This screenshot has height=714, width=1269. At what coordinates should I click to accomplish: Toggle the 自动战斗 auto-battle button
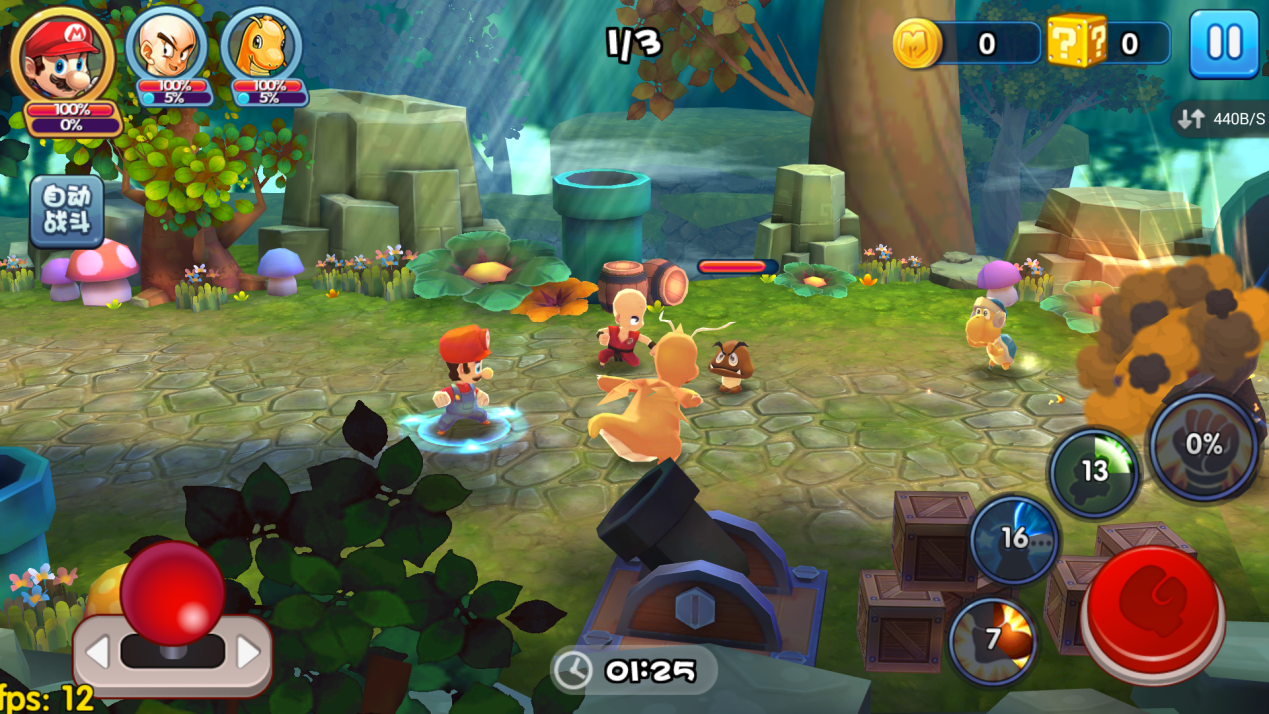click(x=67, y=211)
